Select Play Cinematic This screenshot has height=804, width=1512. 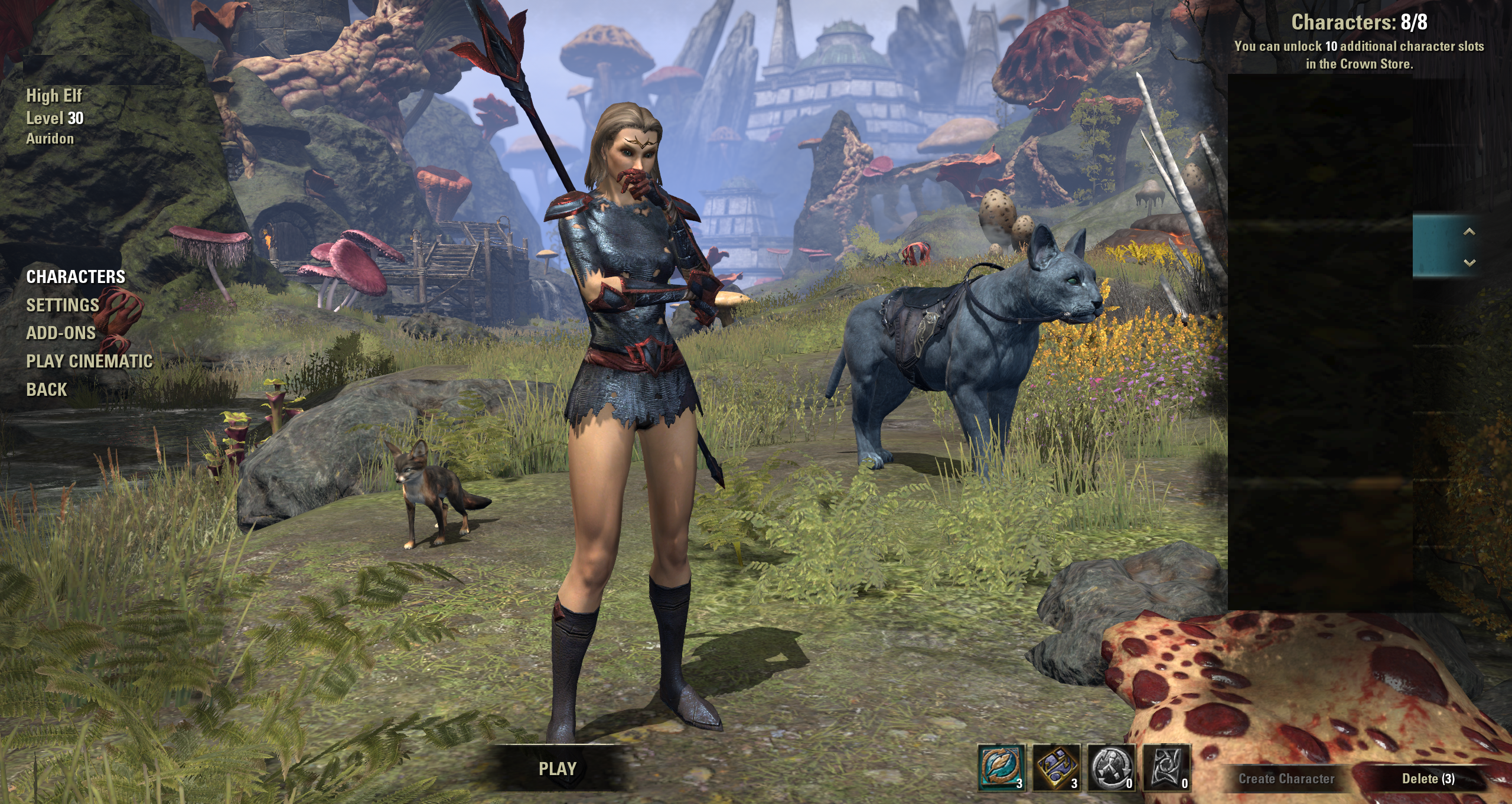pyautogui.click(x=89, y=362)
